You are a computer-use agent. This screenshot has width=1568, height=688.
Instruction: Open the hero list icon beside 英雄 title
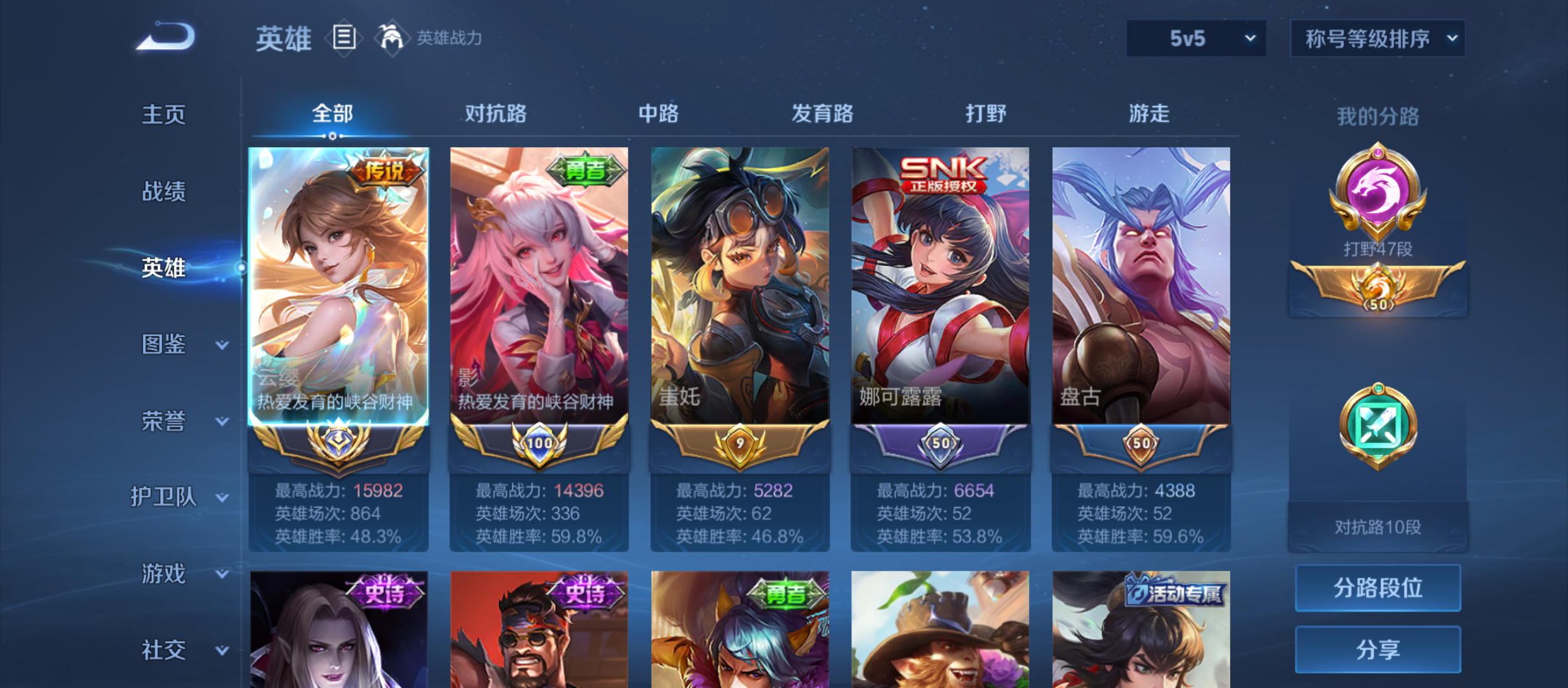point(344,38)
